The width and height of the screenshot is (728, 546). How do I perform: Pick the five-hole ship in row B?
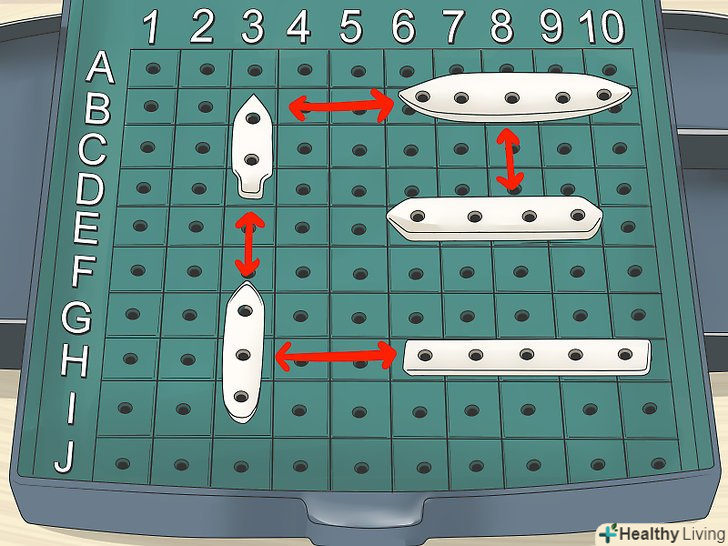(513, 99)
